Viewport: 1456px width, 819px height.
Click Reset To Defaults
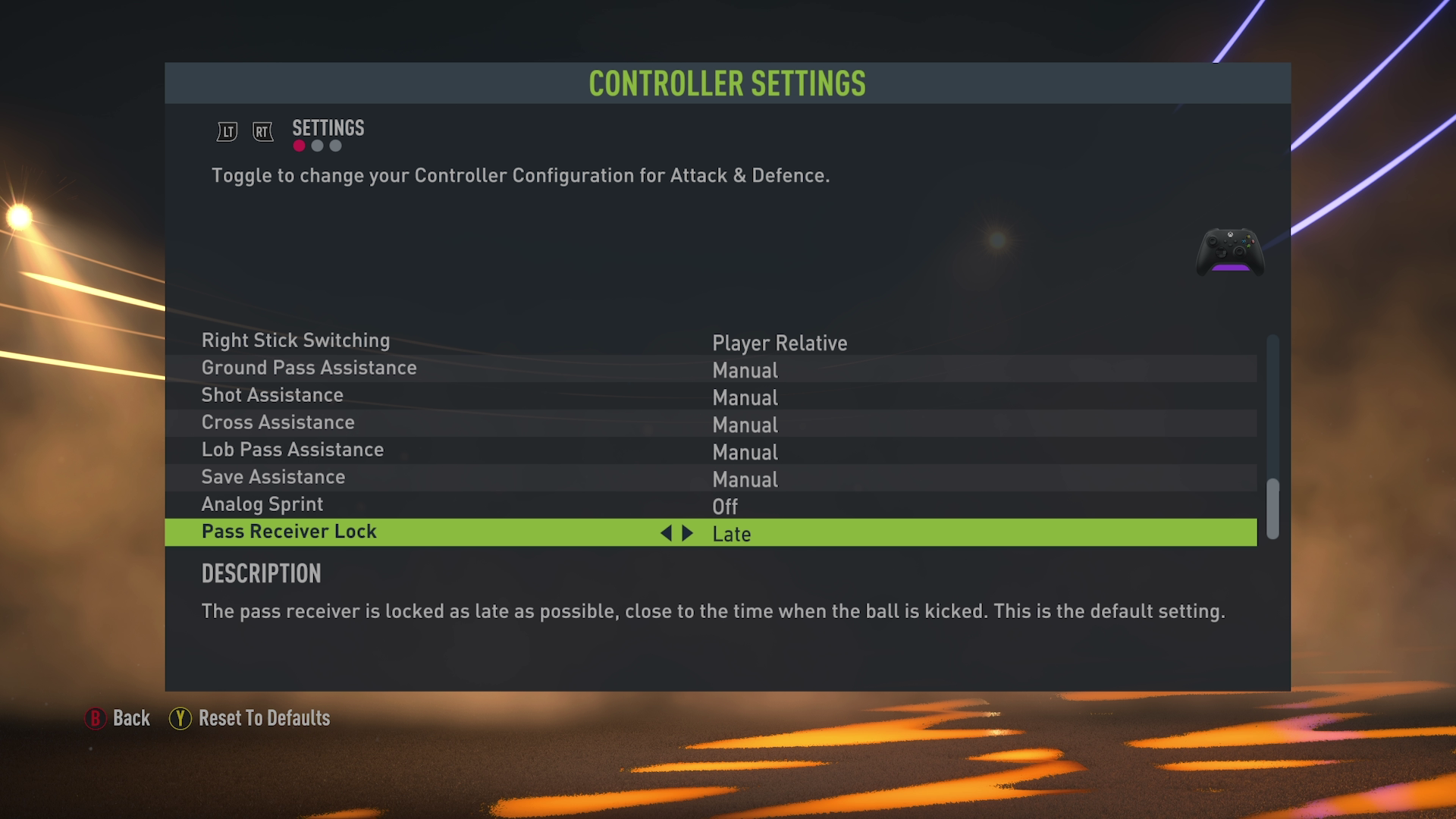tap(262, 717)
